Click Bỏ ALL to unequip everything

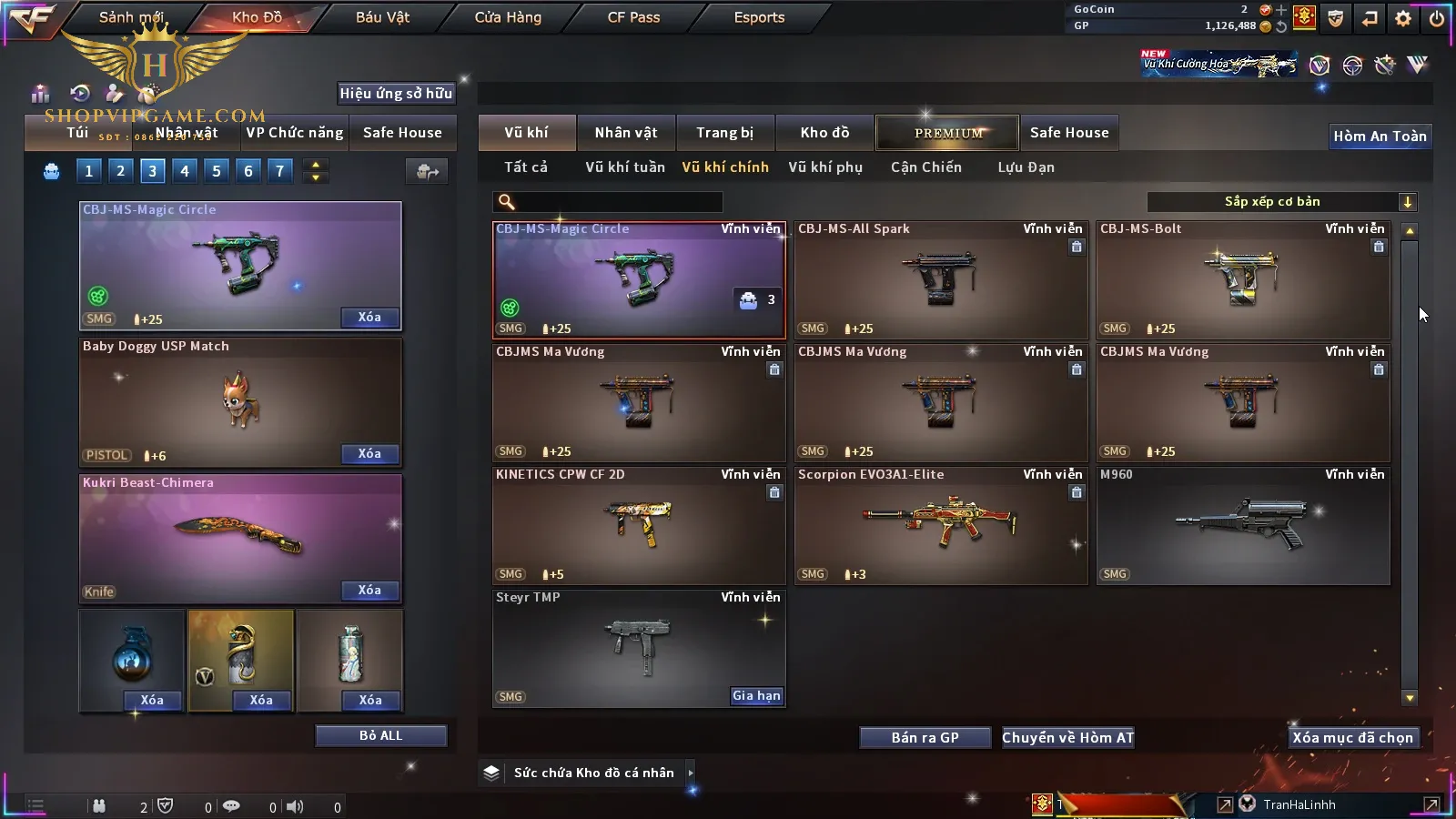click(380, 736)
